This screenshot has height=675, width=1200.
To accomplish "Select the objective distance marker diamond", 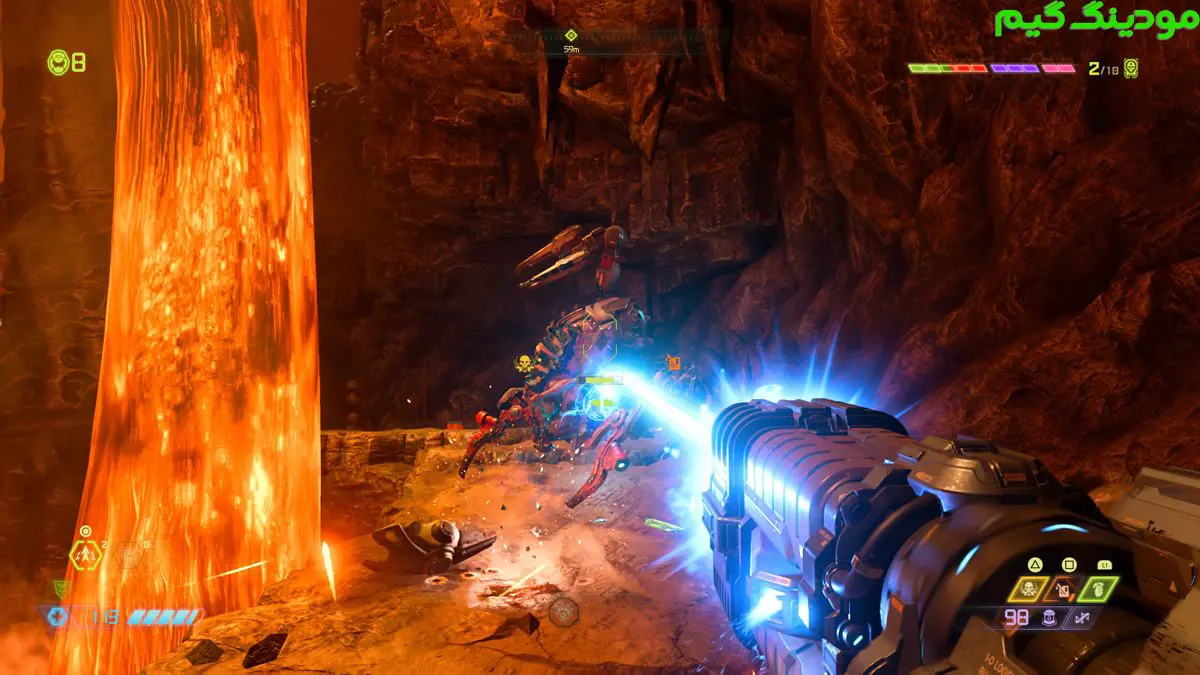I will pos(571,35).
